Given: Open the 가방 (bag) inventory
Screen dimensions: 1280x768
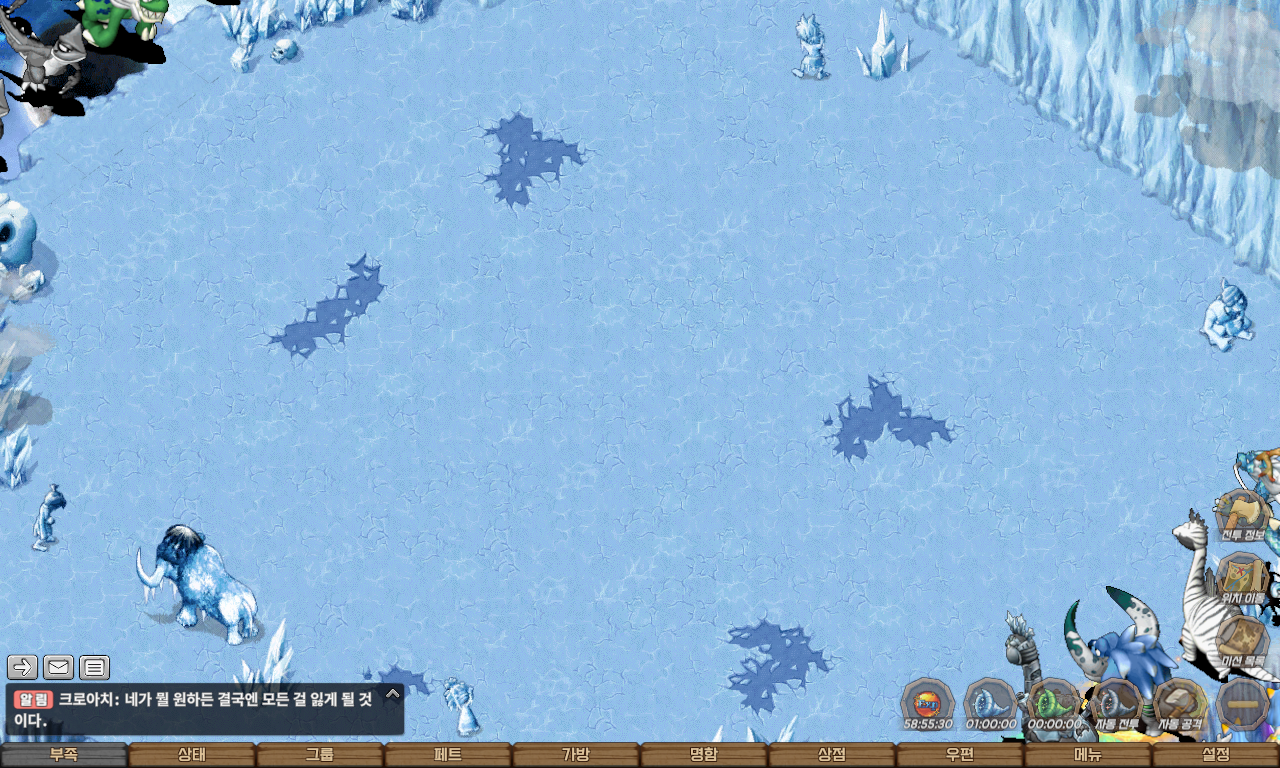Looking at the screenshot, I should click(x=576, y=755).
